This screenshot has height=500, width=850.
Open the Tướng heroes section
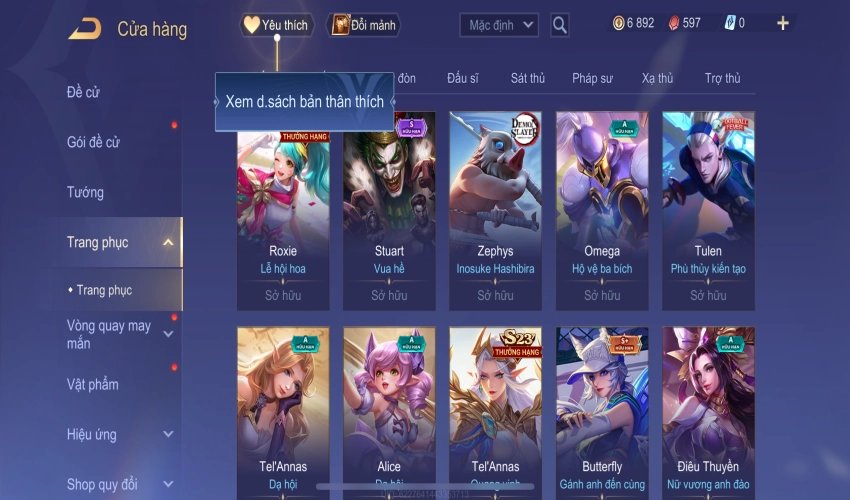pyautogui.click(x=85, y=192)
